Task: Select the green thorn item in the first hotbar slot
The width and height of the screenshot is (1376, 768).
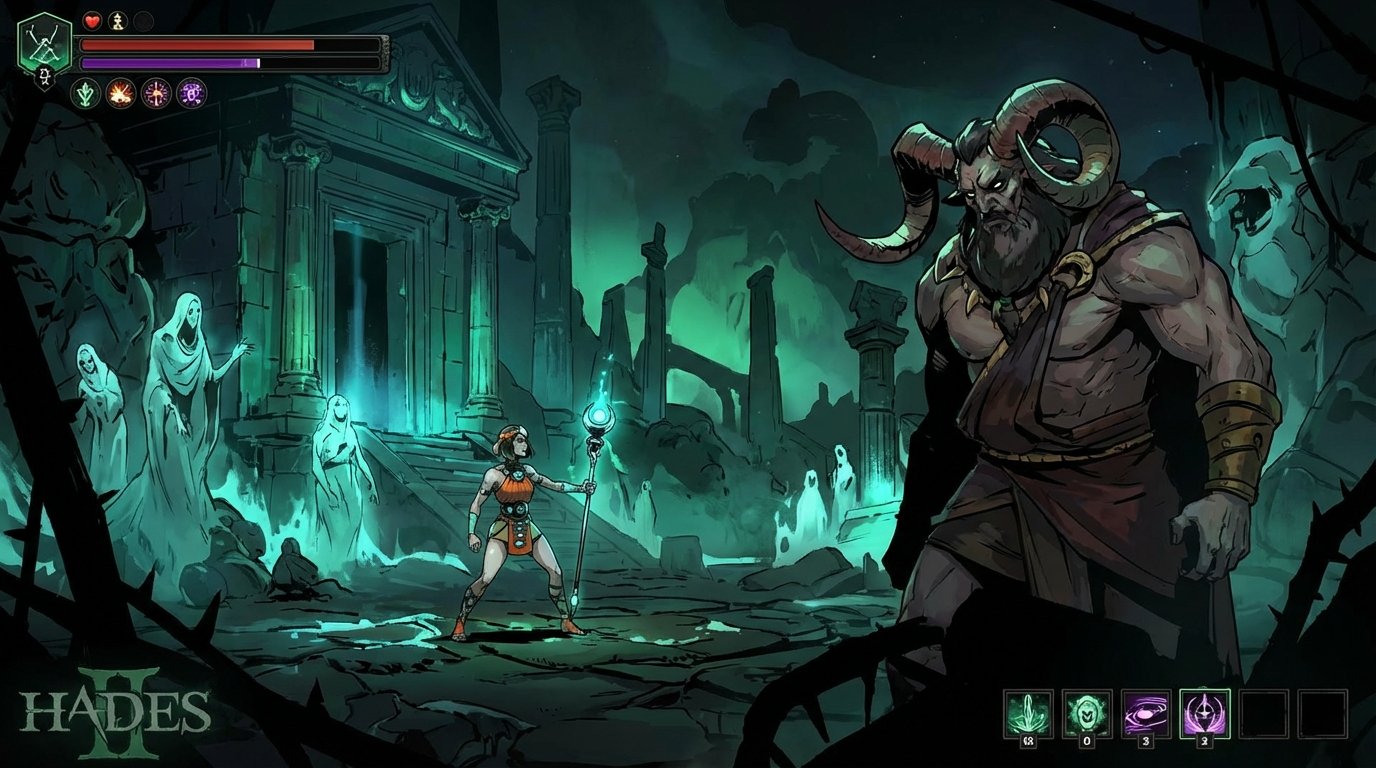Action: [x=1028, y=712]
